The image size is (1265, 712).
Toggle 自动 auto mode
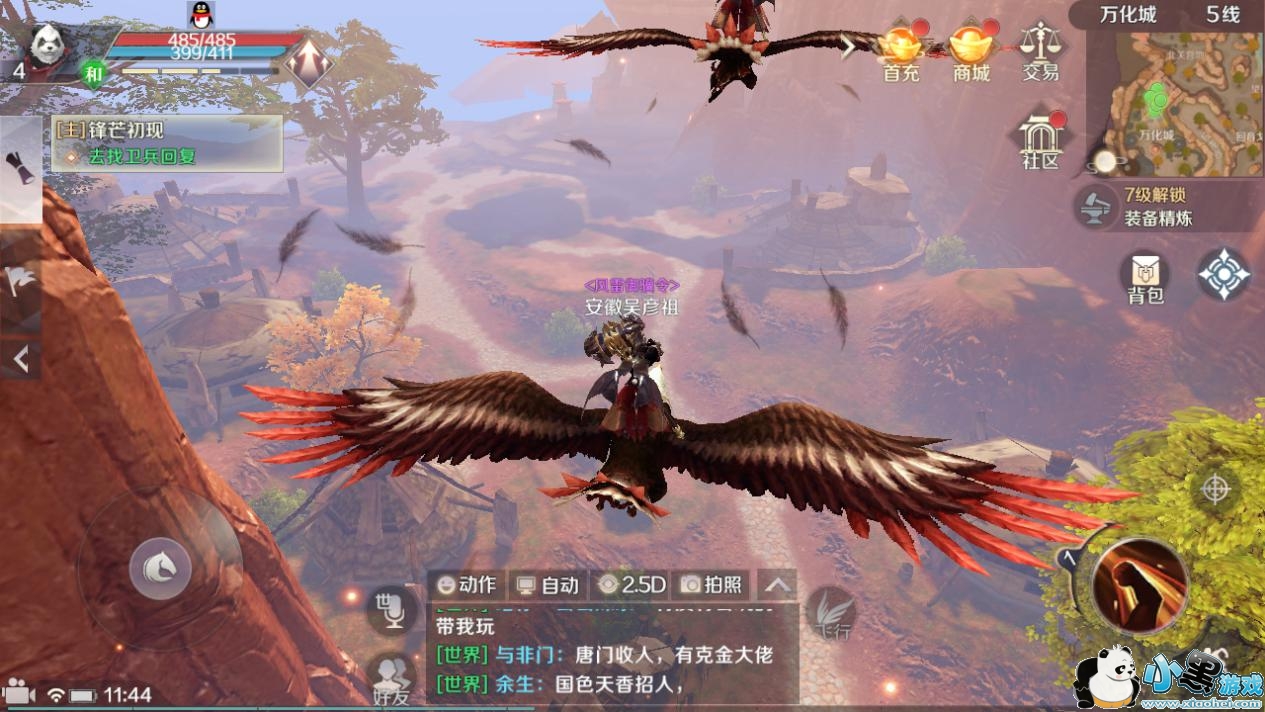547,585
